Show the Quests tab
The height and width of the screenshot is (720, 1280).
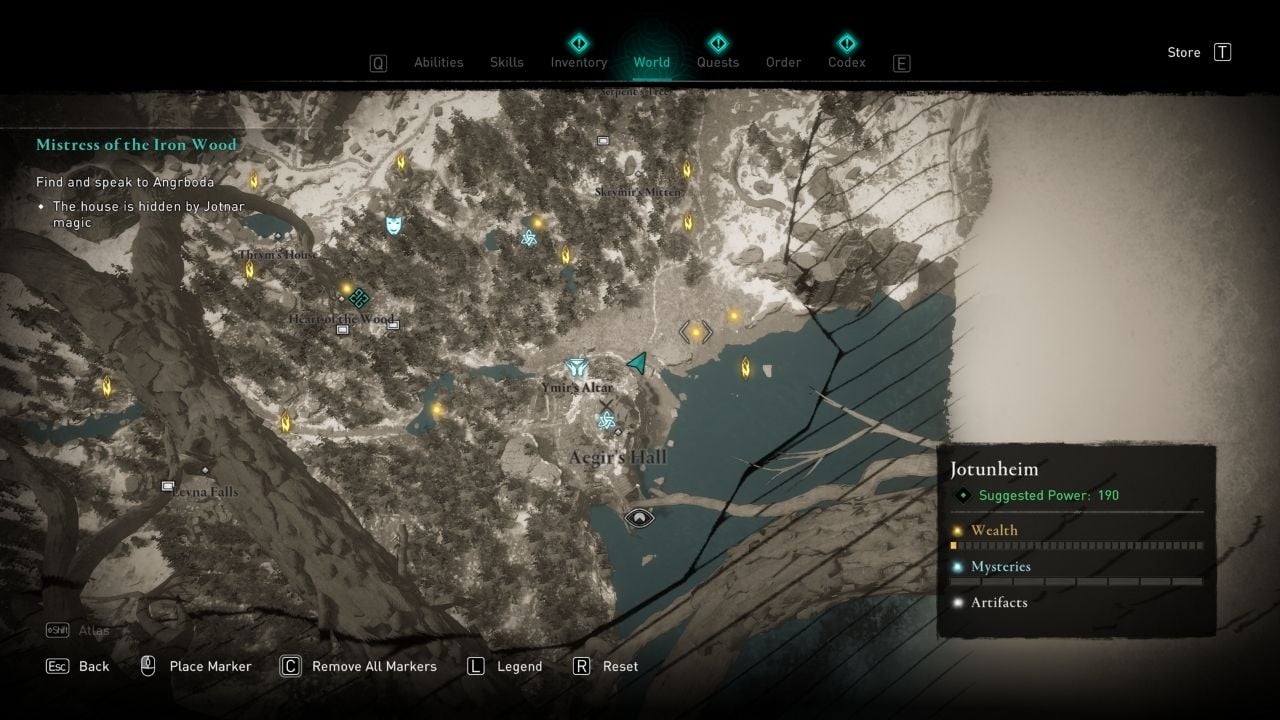[x=718, y=62]
